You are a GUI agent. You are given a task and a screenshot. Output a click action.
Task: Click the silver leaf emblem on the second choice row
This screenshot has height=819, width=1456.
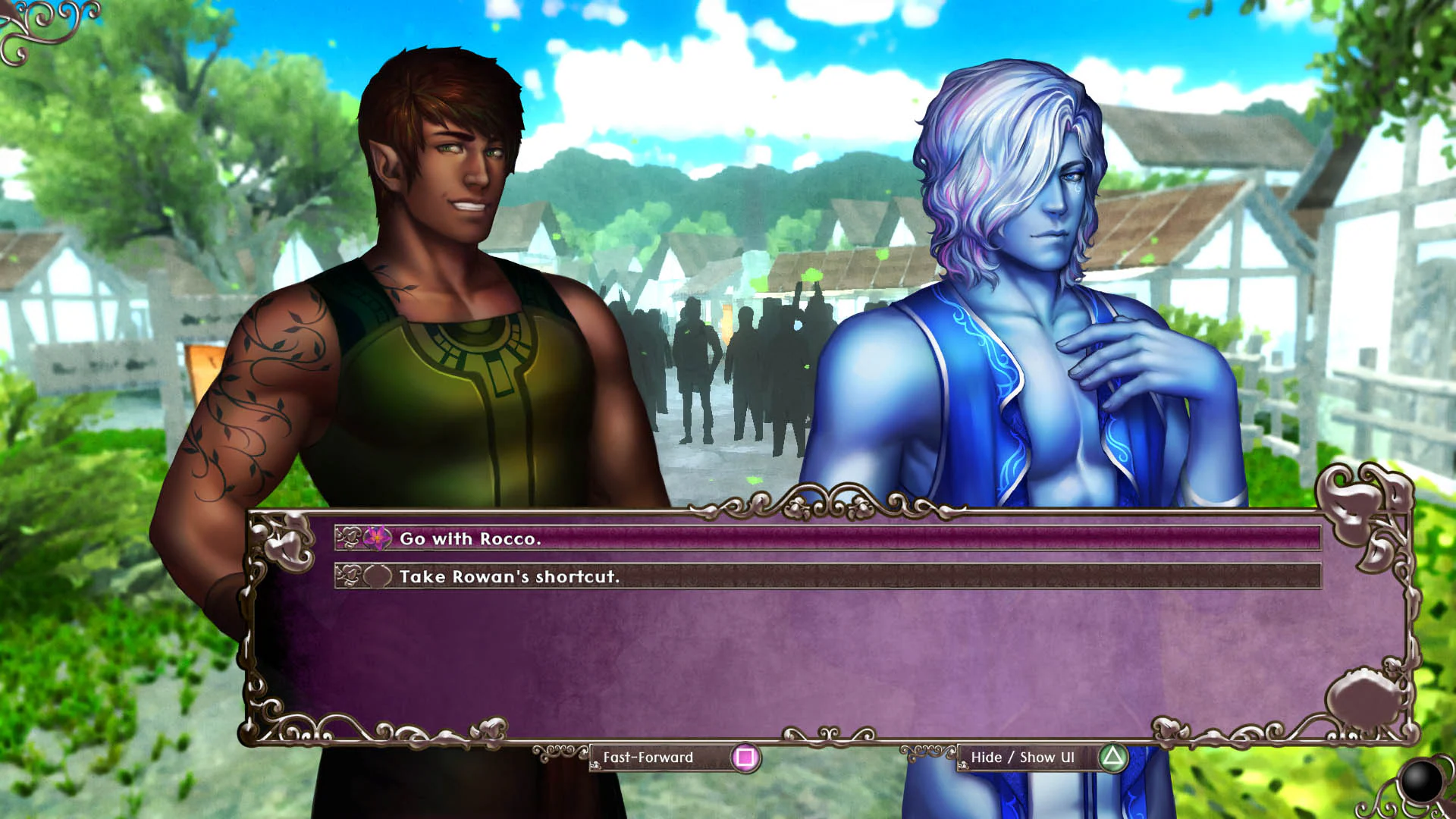(350, 576)
